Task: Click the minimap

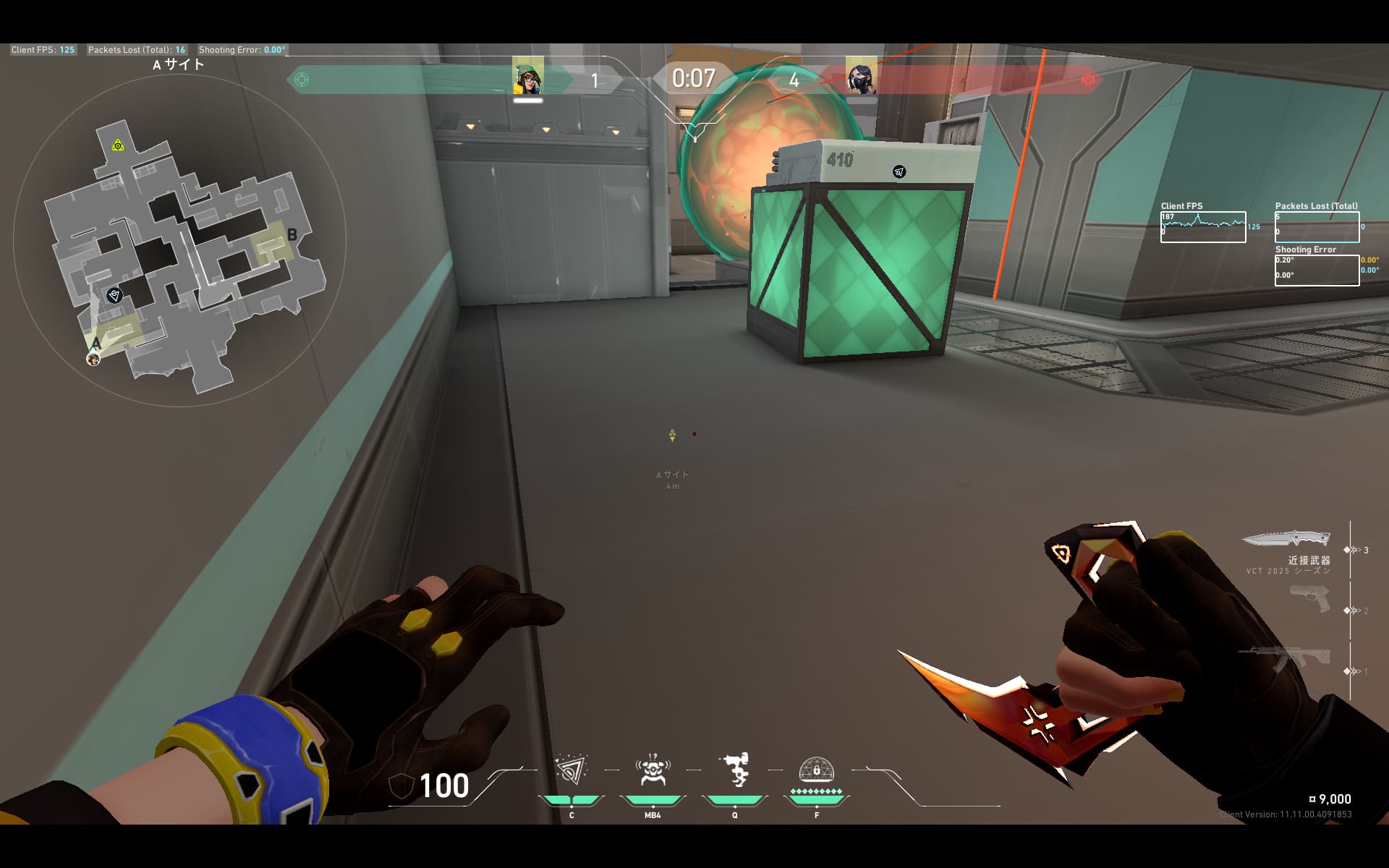Action: (179, 239)
